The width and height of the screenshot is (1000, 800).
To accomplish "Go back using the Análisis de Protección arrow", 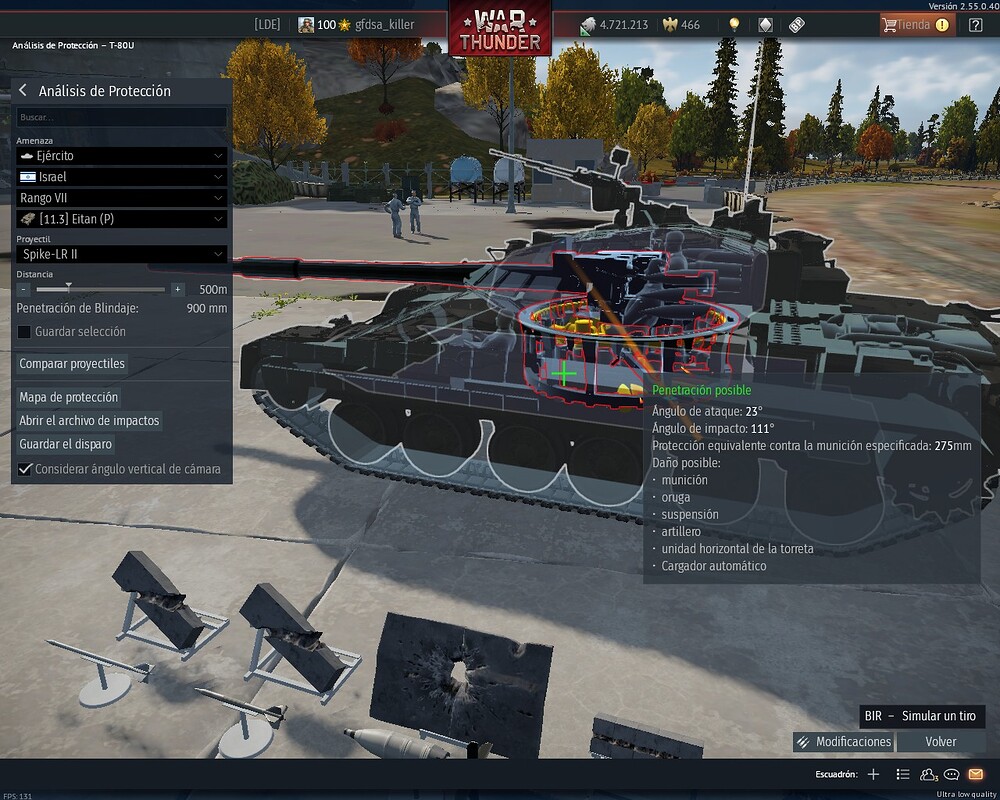I will (x=23, y=91).
